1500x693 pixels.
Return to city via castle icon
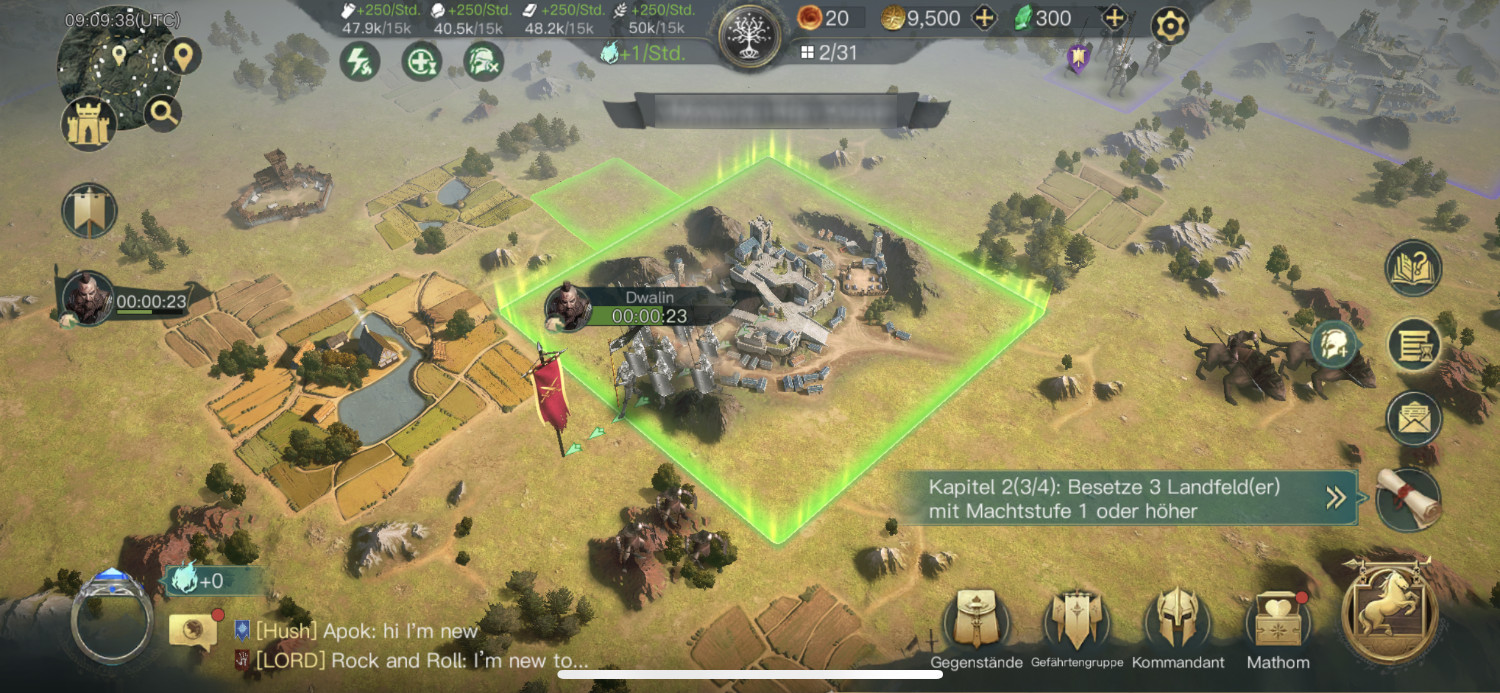click(x=89, y=125)
